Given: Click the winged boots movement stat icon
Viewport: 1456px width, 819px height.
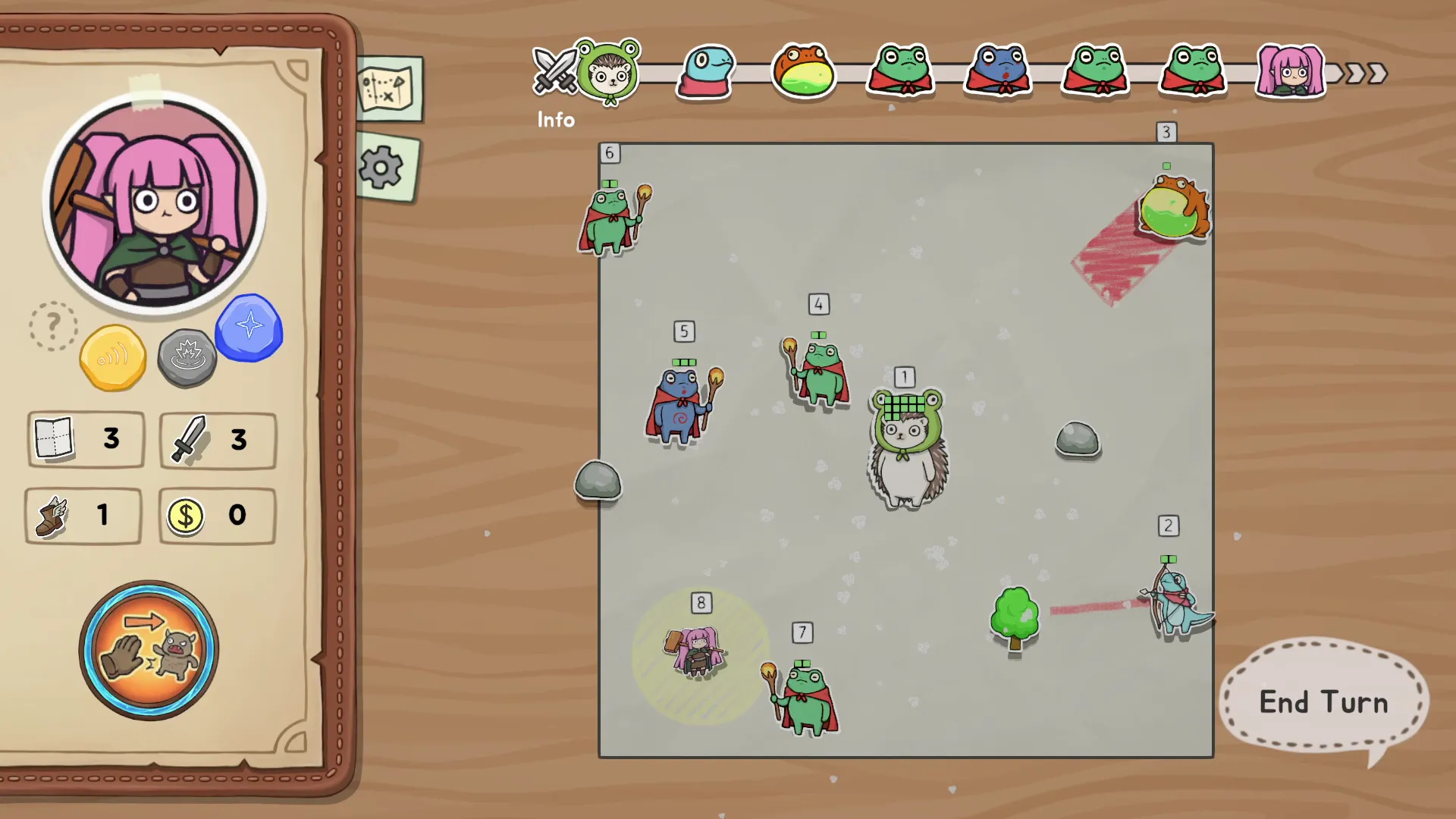Looking at the screenshot, I should [x=52, y=516].
